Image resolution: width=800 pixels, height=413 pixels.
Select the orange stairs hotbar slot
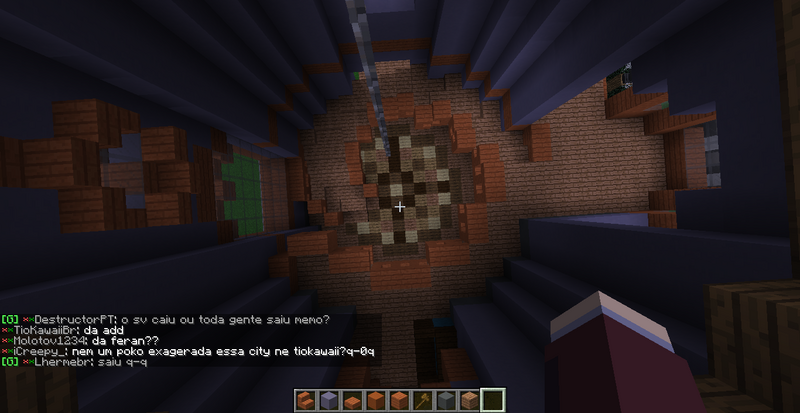click(x=305, y=400)
